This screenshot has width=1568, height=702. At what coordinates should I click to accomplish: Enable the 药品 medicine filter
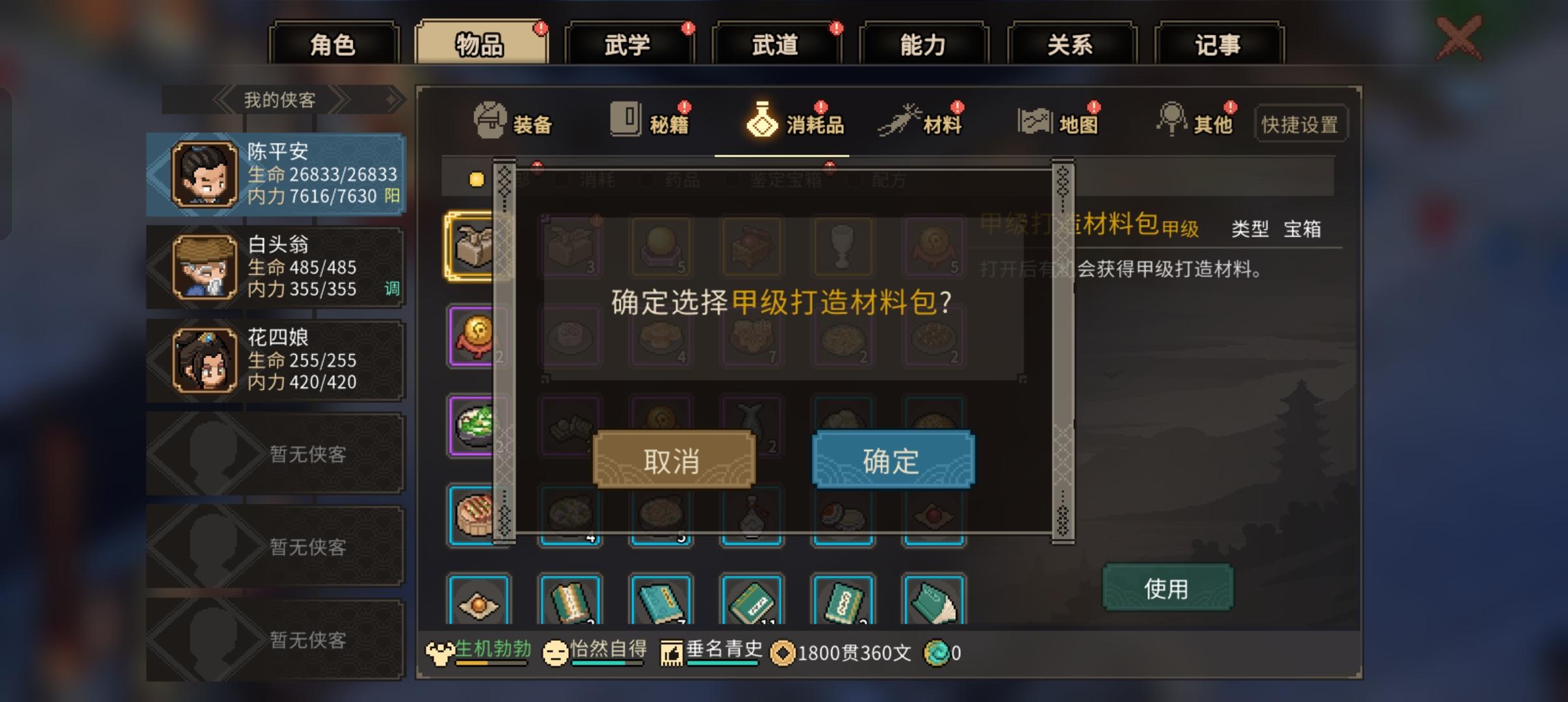pyautogui.click(x=648, y=181)
